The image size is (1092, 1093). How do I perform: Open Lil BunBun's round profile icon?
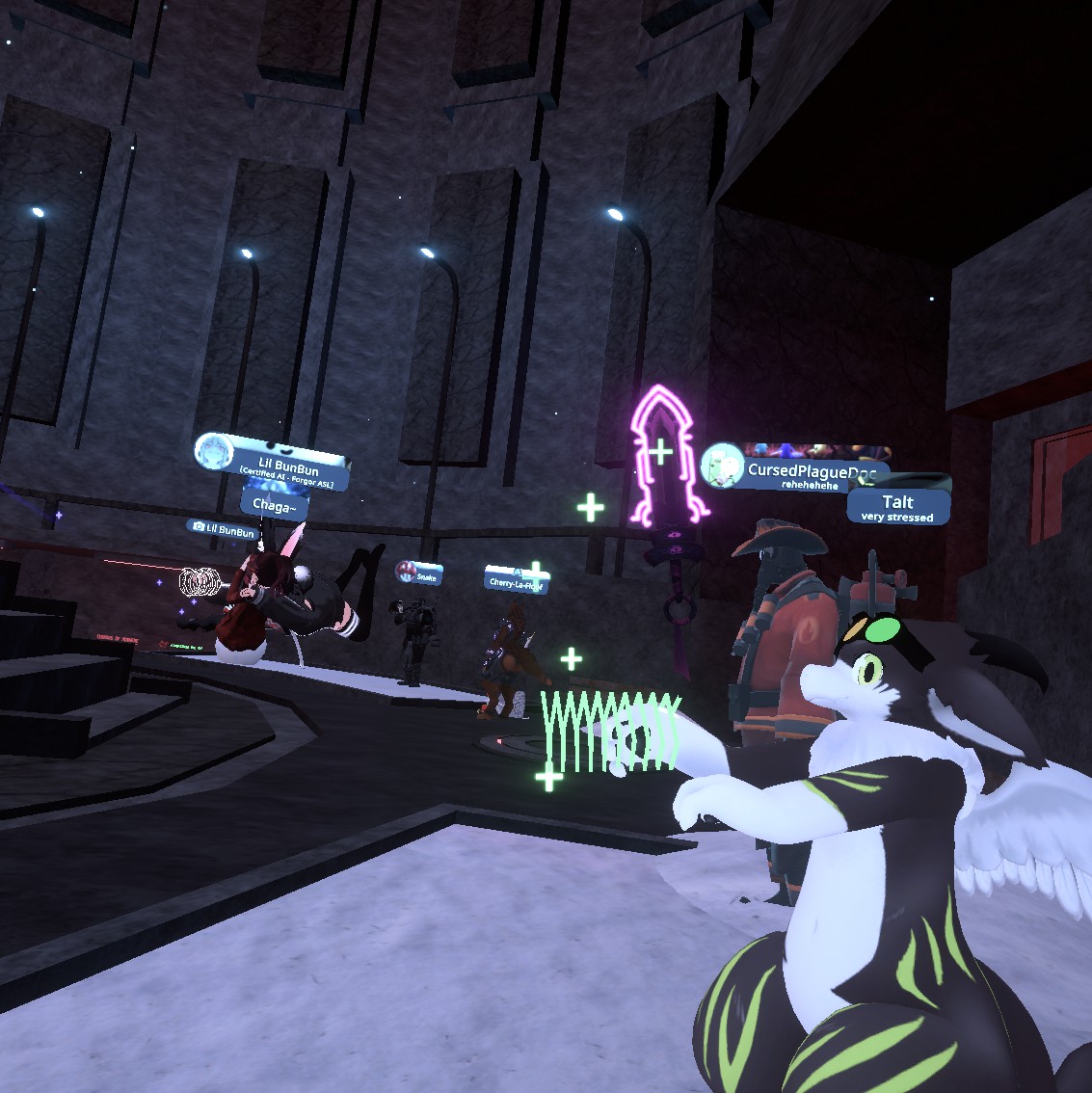point(213,452)
